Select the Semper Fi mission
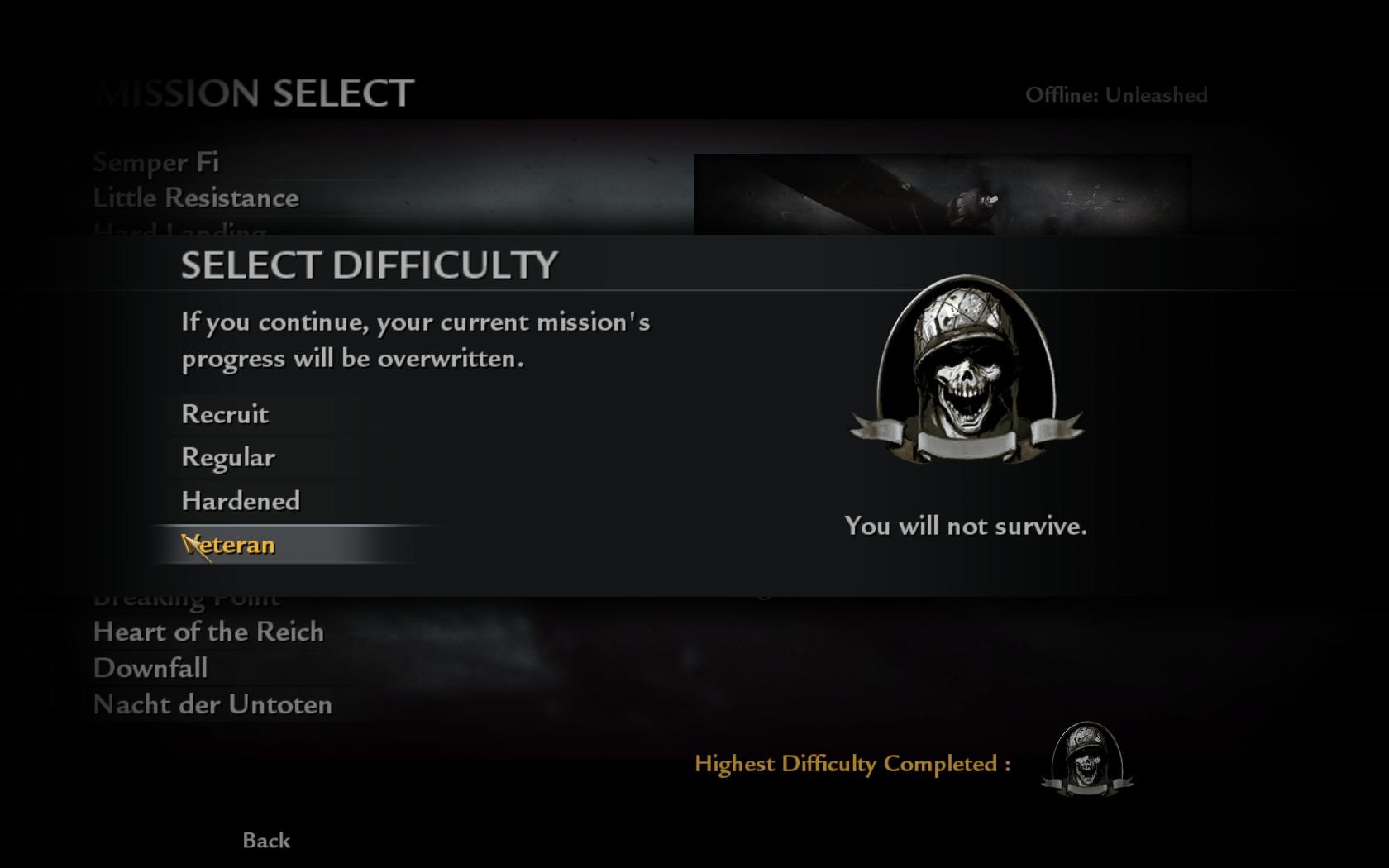 [156, 162]
